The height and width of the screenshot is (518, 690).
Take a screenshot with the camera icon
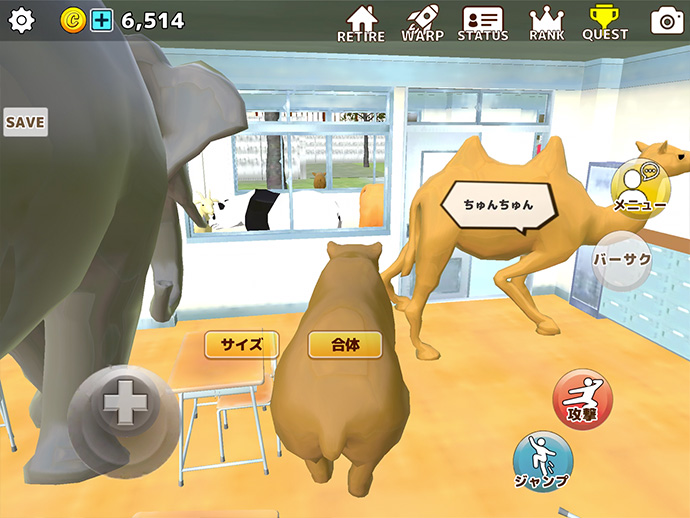pos(666,21)
